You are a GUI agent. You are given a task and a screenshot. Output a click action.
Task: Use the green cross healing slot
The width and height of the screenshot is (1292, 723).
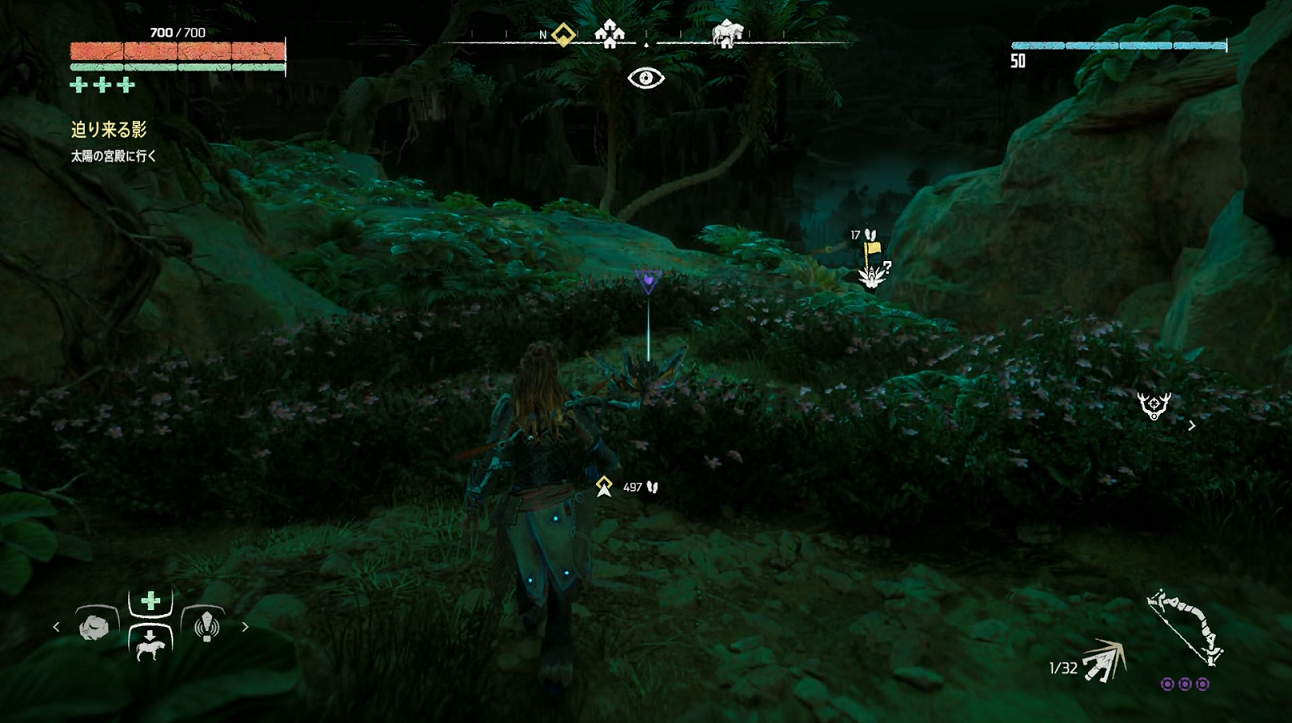(x=151, y=601)
